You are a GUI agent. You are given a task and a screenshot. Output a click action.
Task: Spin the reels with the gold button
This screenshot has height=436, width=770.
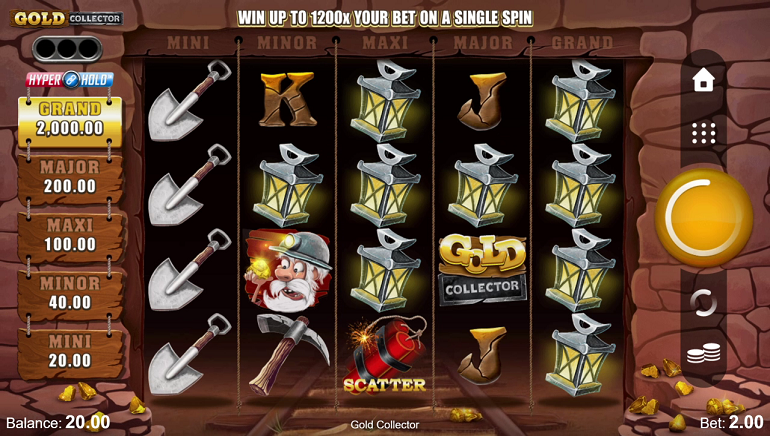703,217
